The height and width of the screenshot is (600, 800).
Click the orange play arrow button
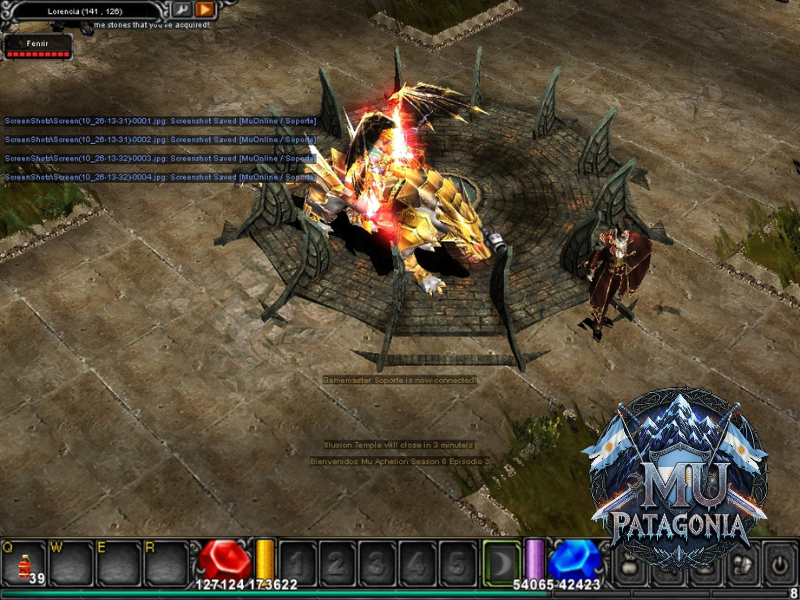[205, 9]
